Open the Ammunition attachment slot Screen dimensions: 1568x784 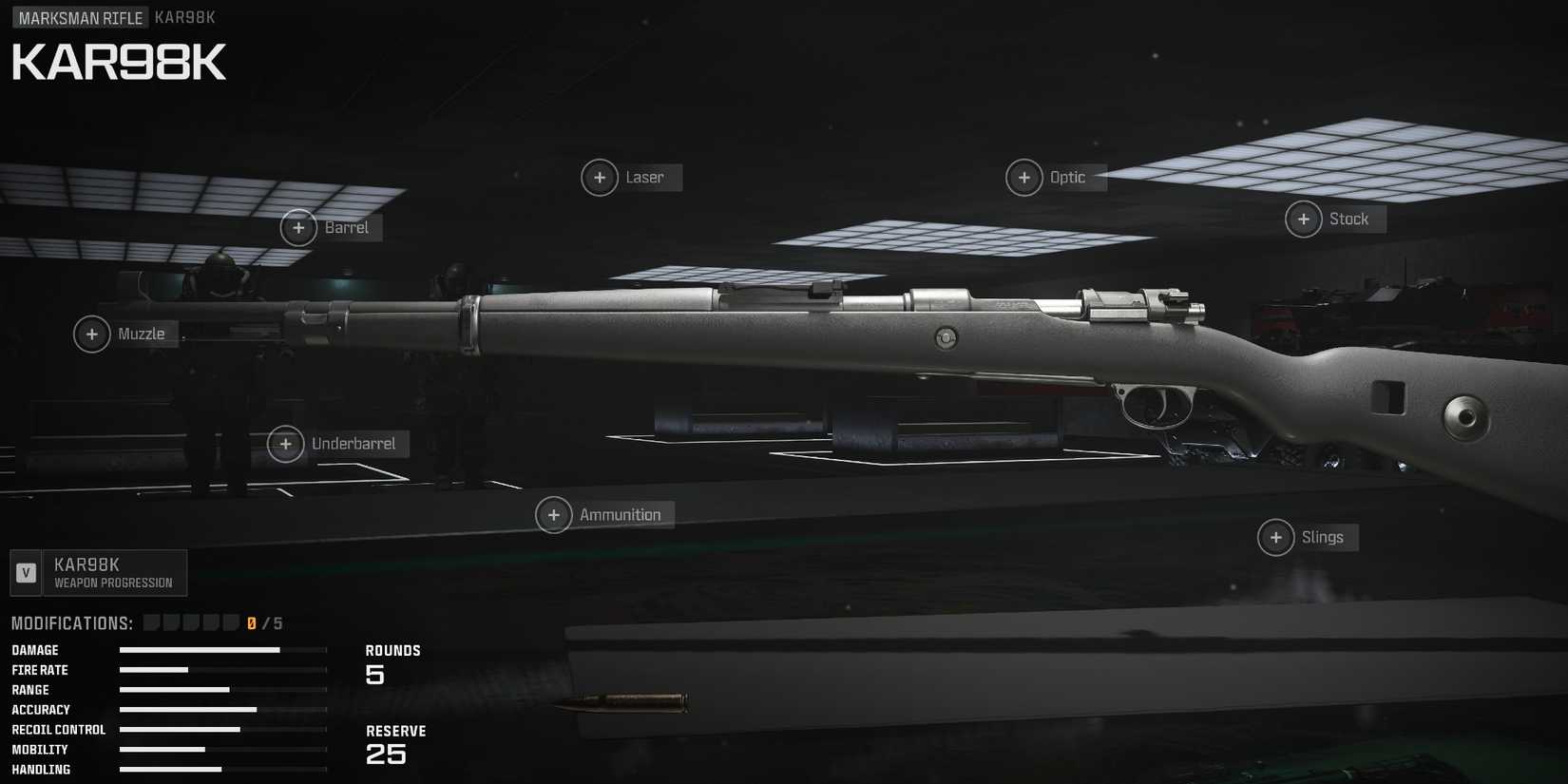coord(554,514)
